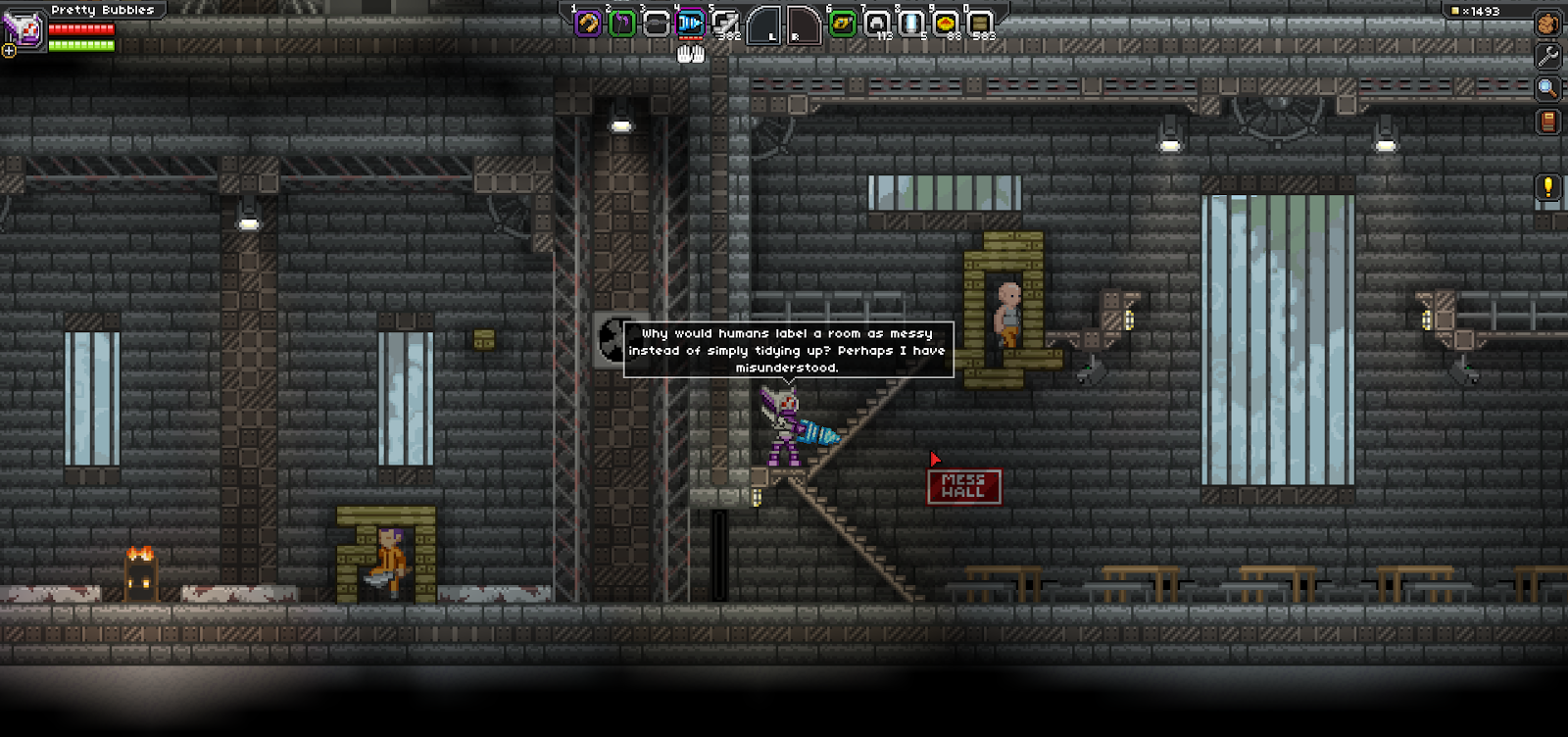Activate the magnifying glass inspect tool
This screenshot has height=737, width=1568.
pos(1548,89)
